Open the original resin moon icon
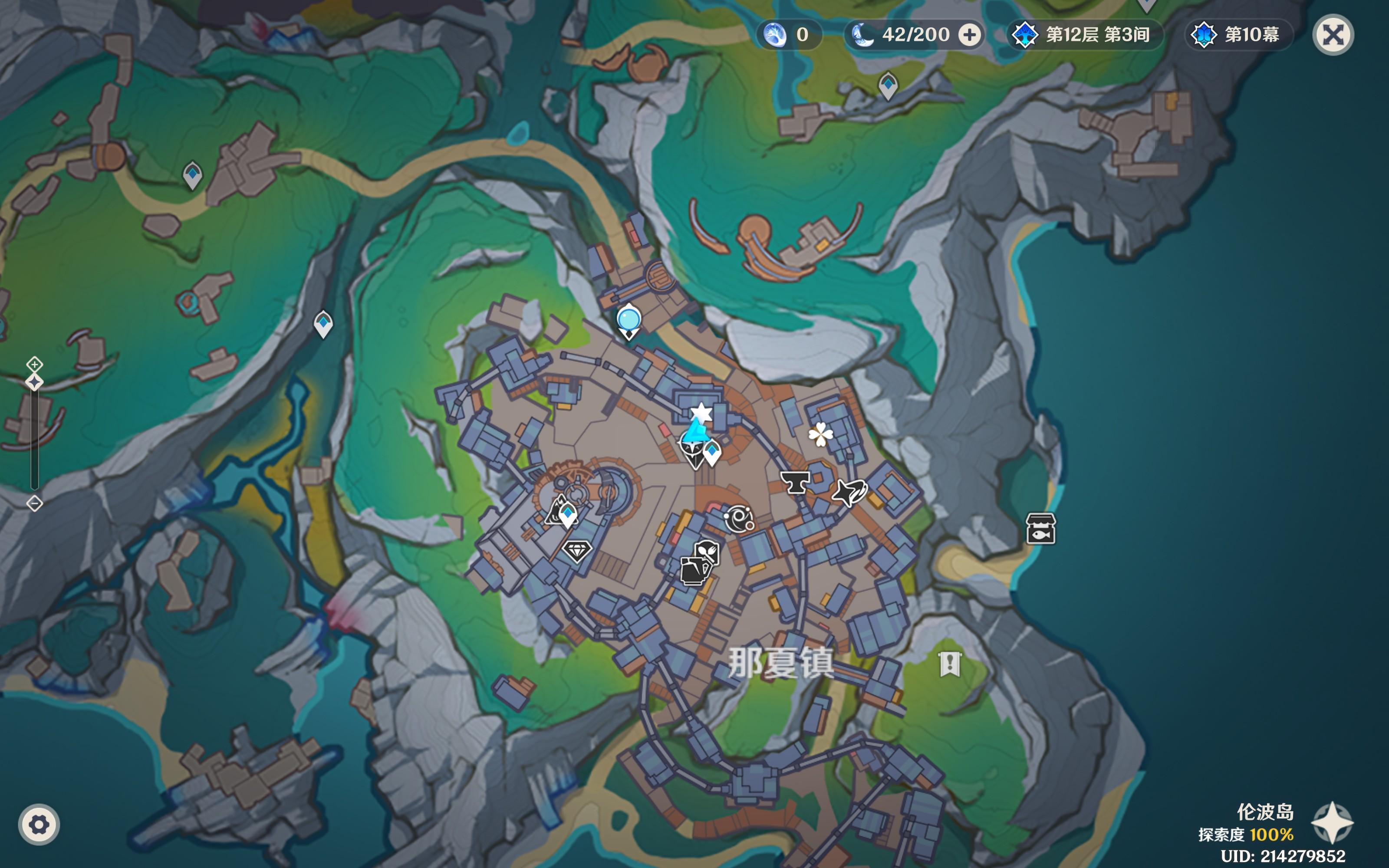Image resolution: width=1389 pixels, height=868 pixels. coord(862,35)
